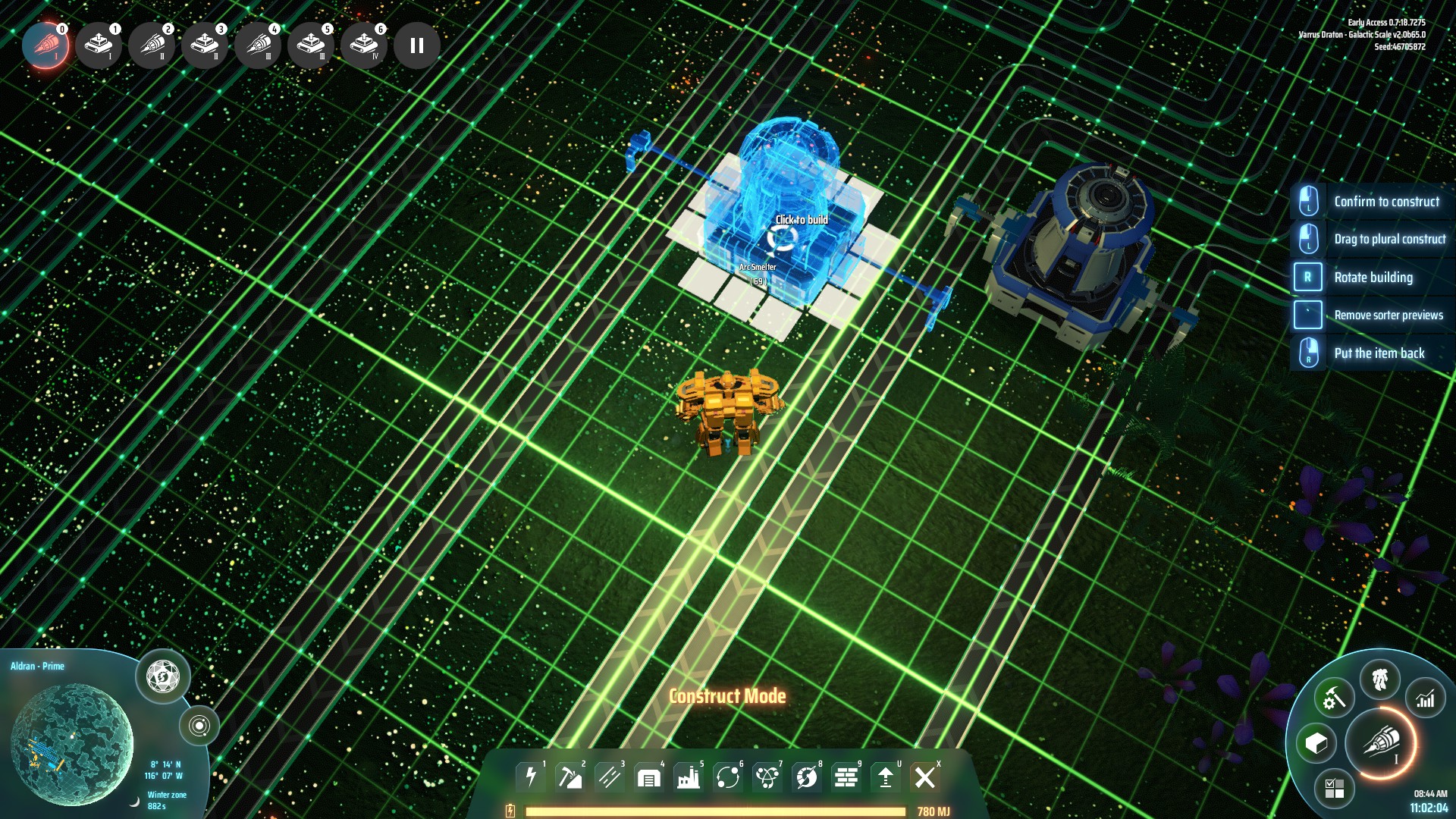Open the hammer and gear build menu
This screenshot has width=1456, height=819.
[x=1334, y=698]
